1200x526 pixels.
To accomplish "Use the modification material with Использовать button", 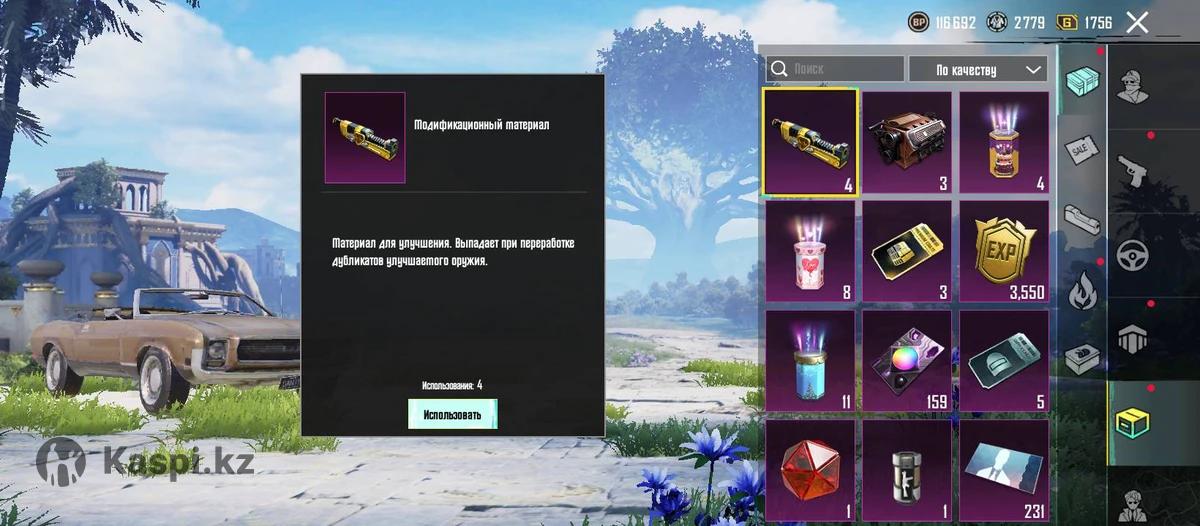I will tap(452, 414).
